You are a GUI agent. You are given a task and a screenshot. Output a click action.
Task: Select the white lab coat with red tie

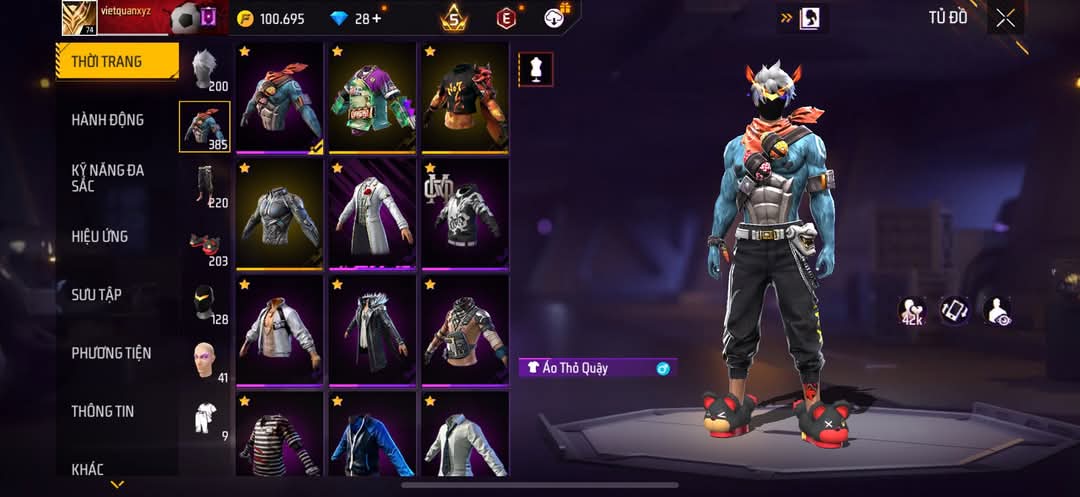pos(373,213)
